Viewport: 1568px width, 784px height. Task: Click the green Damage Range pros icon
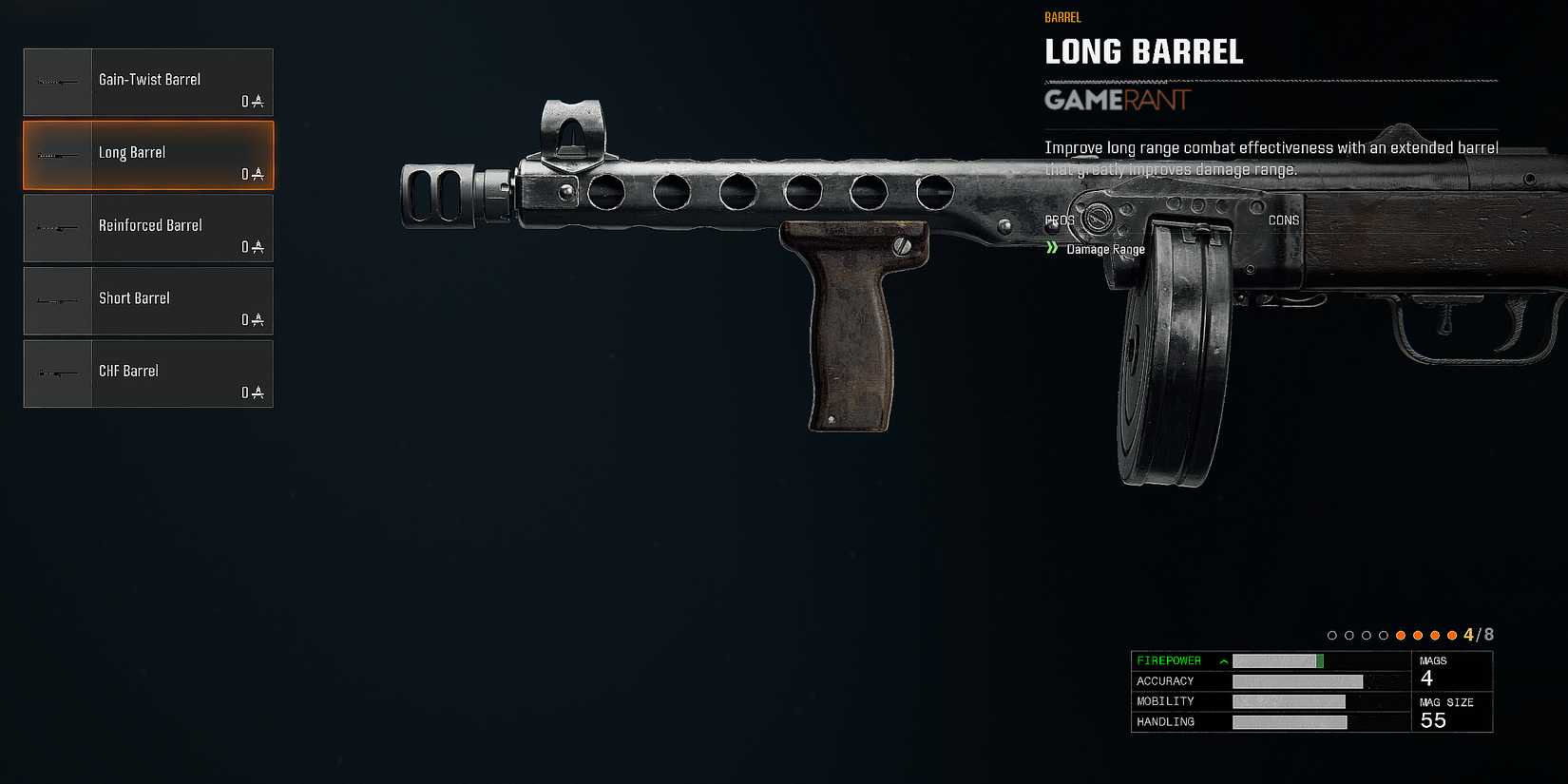click(1052, 248)
